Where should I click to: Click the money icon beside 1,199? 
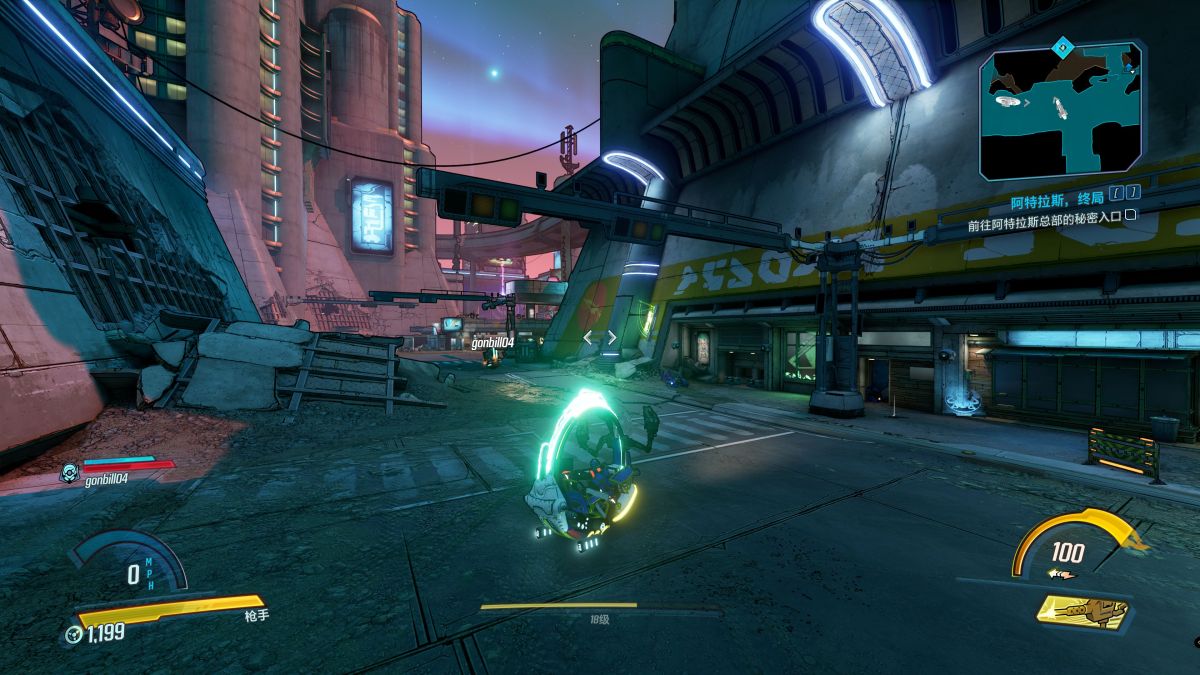[73, 634]
